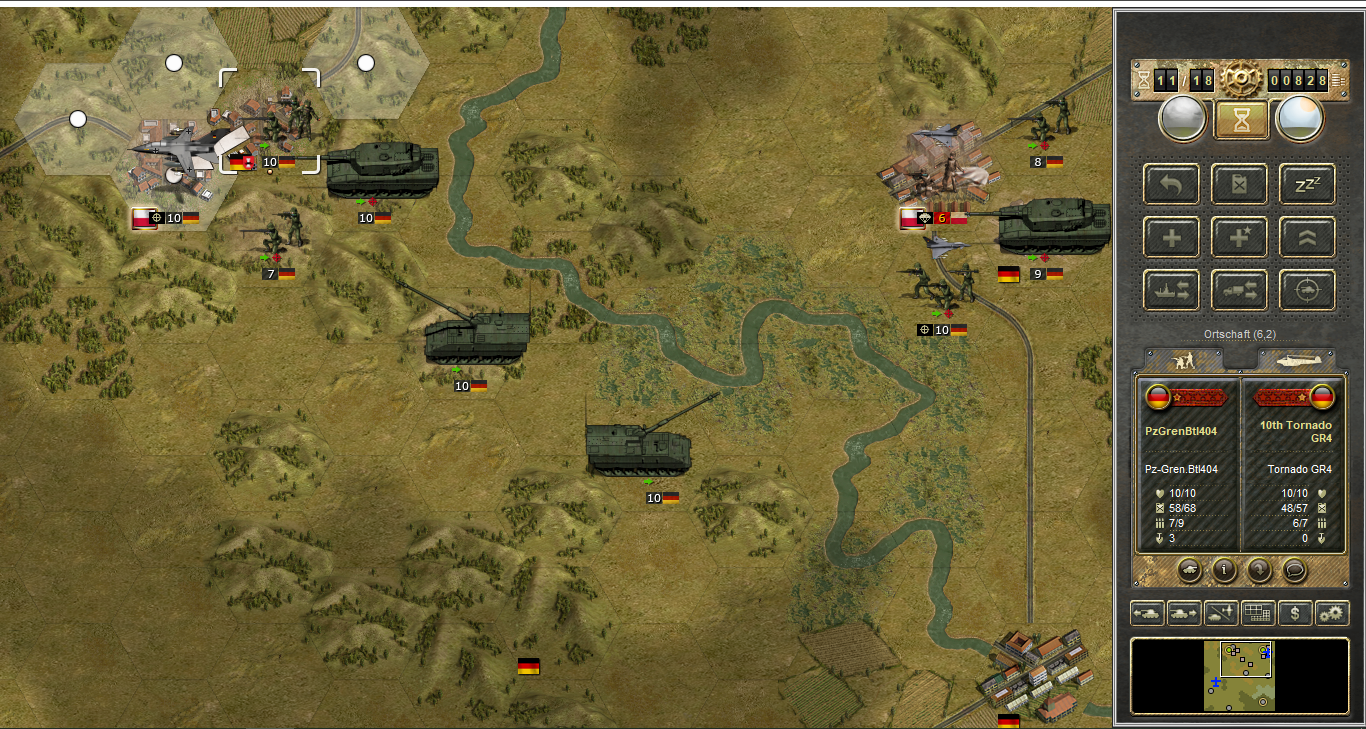Put the unit to sleep (ZZZ)
This screenshot has width=1366, height=729.
tap(1308, 185)
